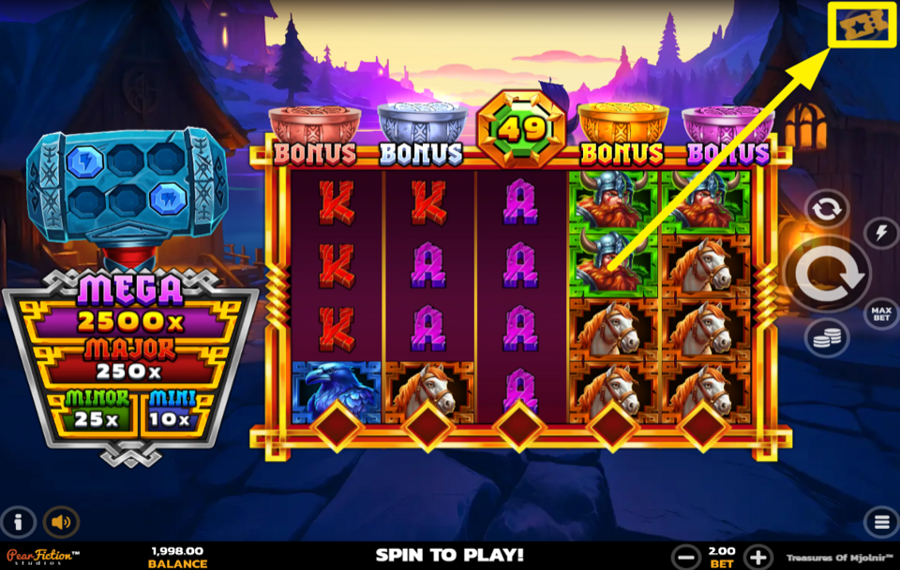Decrease the bet with the minus button
Screen dimensions: 900x570
tap(686, 557)
